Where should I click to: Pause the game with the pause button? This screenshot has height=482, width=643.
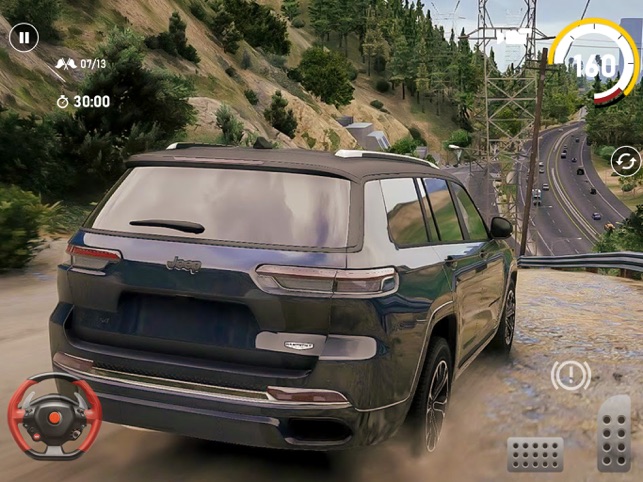[24, 38]
